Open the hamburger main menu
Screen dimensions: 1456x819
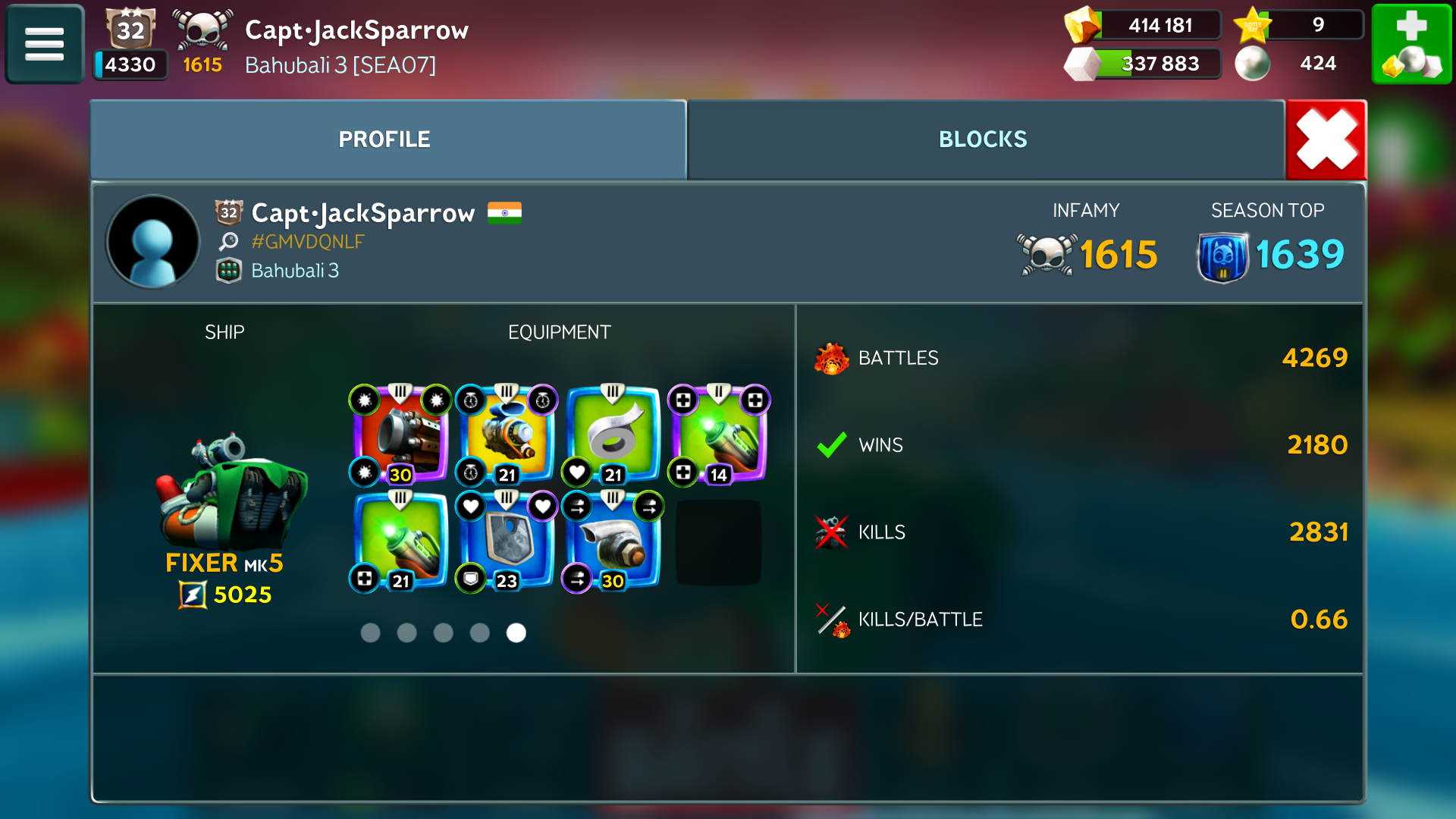[44, 44]
